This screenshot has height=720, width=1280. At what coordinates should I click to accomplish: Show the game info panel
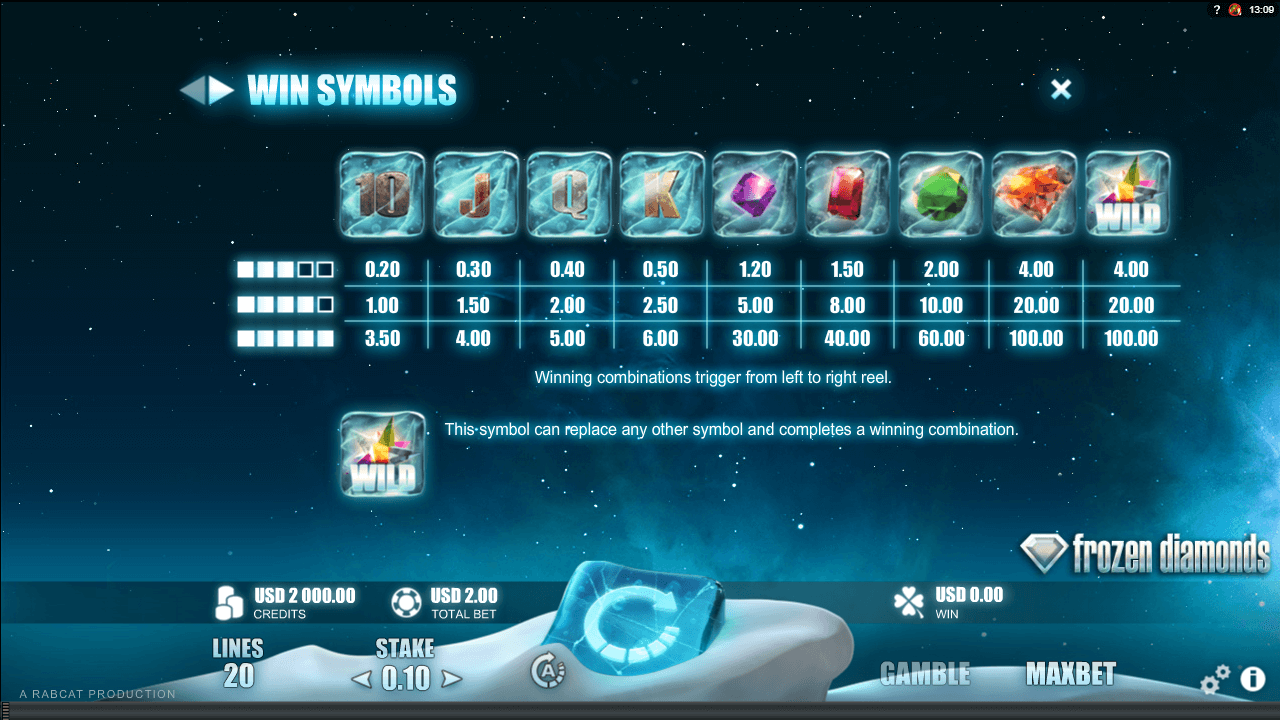tap(1253, 680)
